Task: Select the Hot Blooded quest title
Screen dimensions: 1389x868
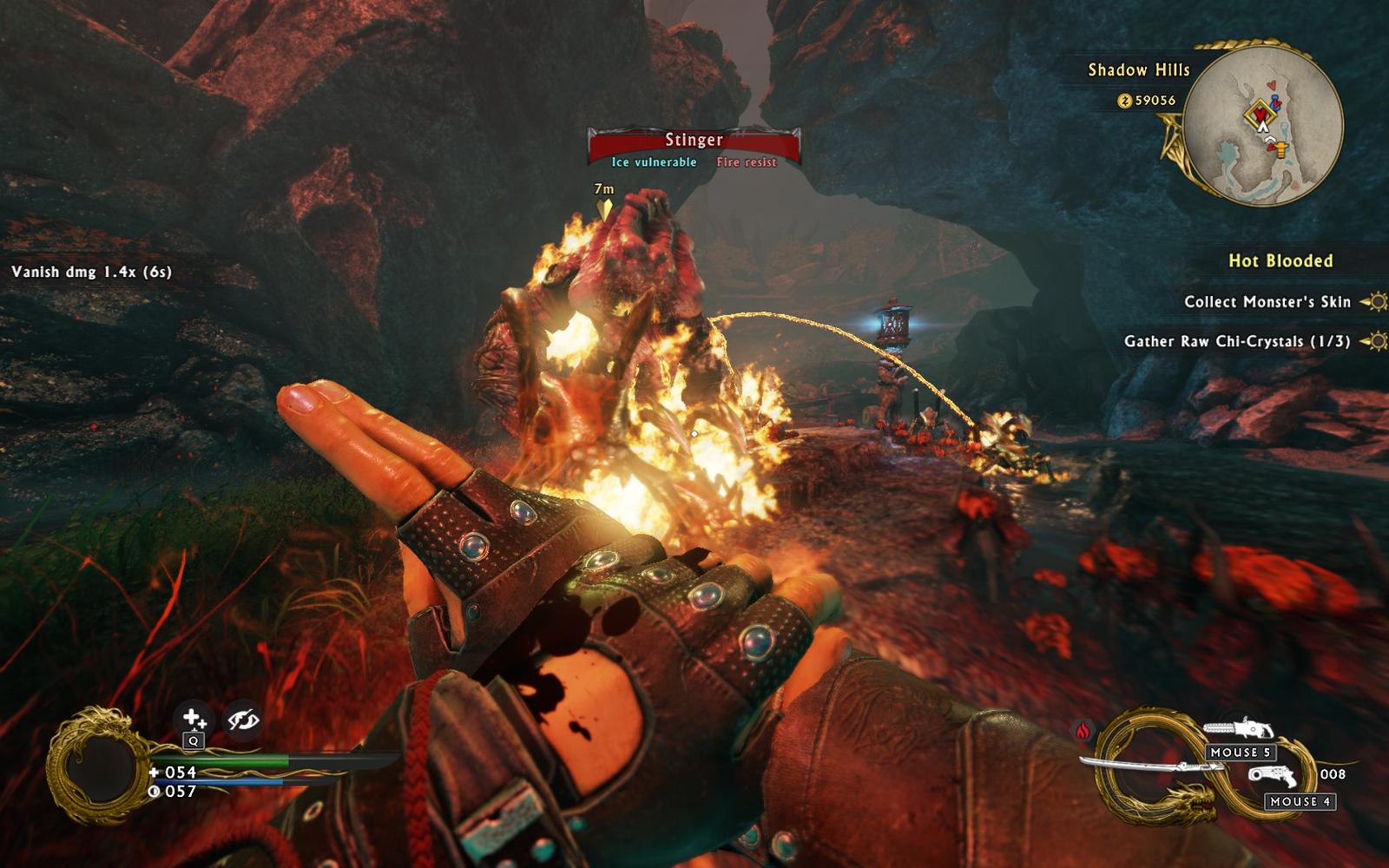Action: pyautogui.click(x=1280, y=260)
